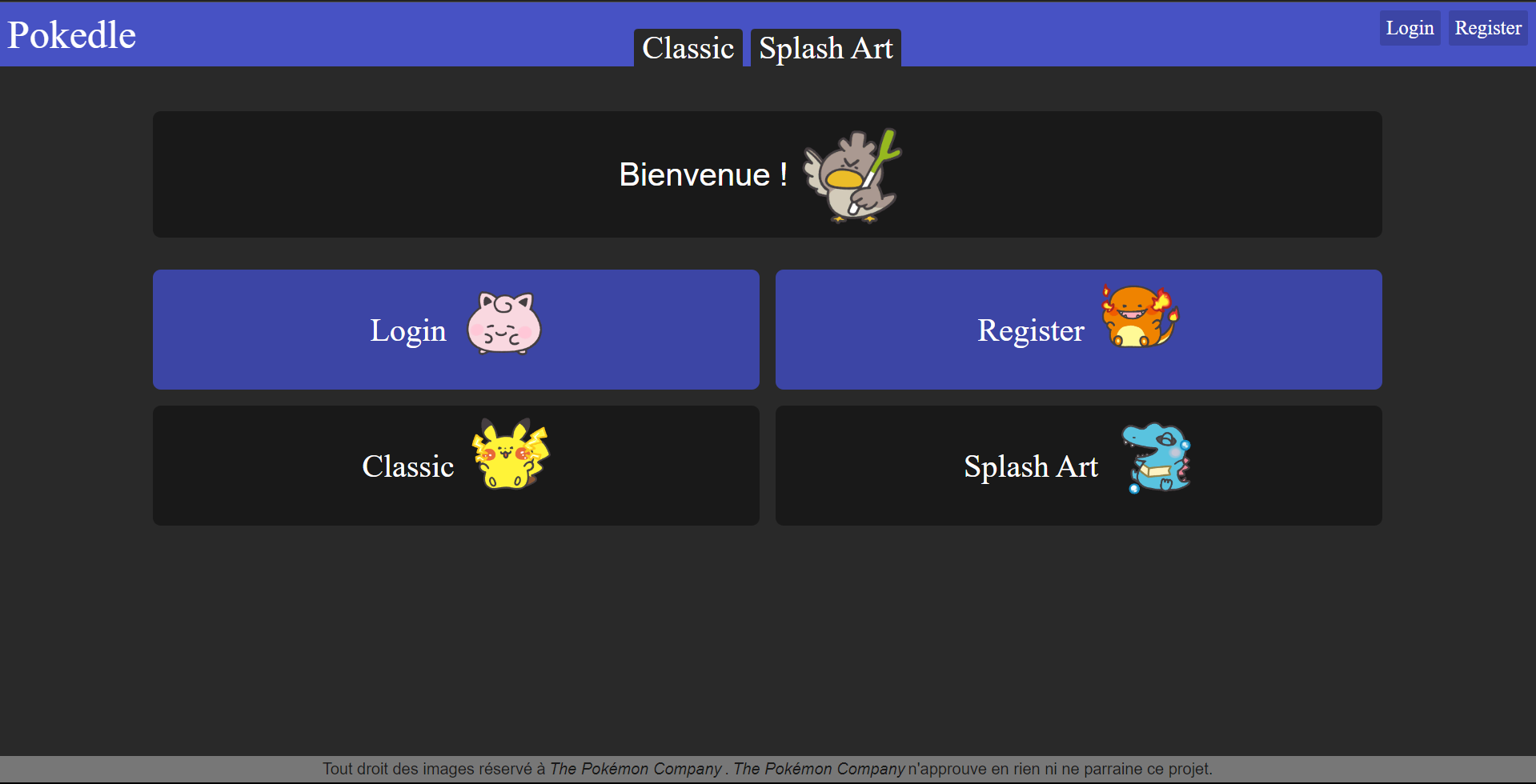Open the Pokedle home via logo

[70, 34]
